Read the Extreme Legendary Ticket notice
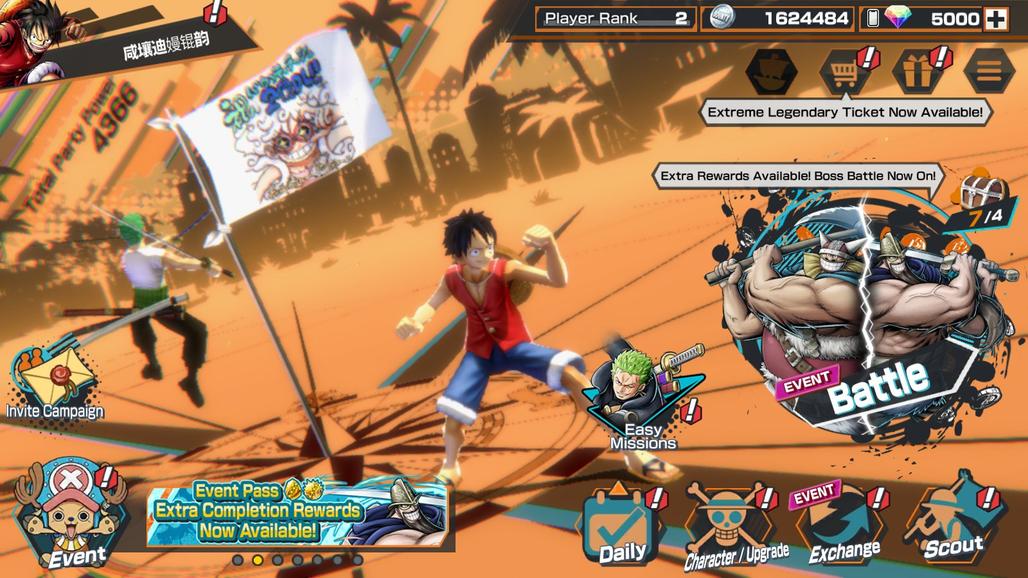This screenshot has width=1028, height=578. 845,113
